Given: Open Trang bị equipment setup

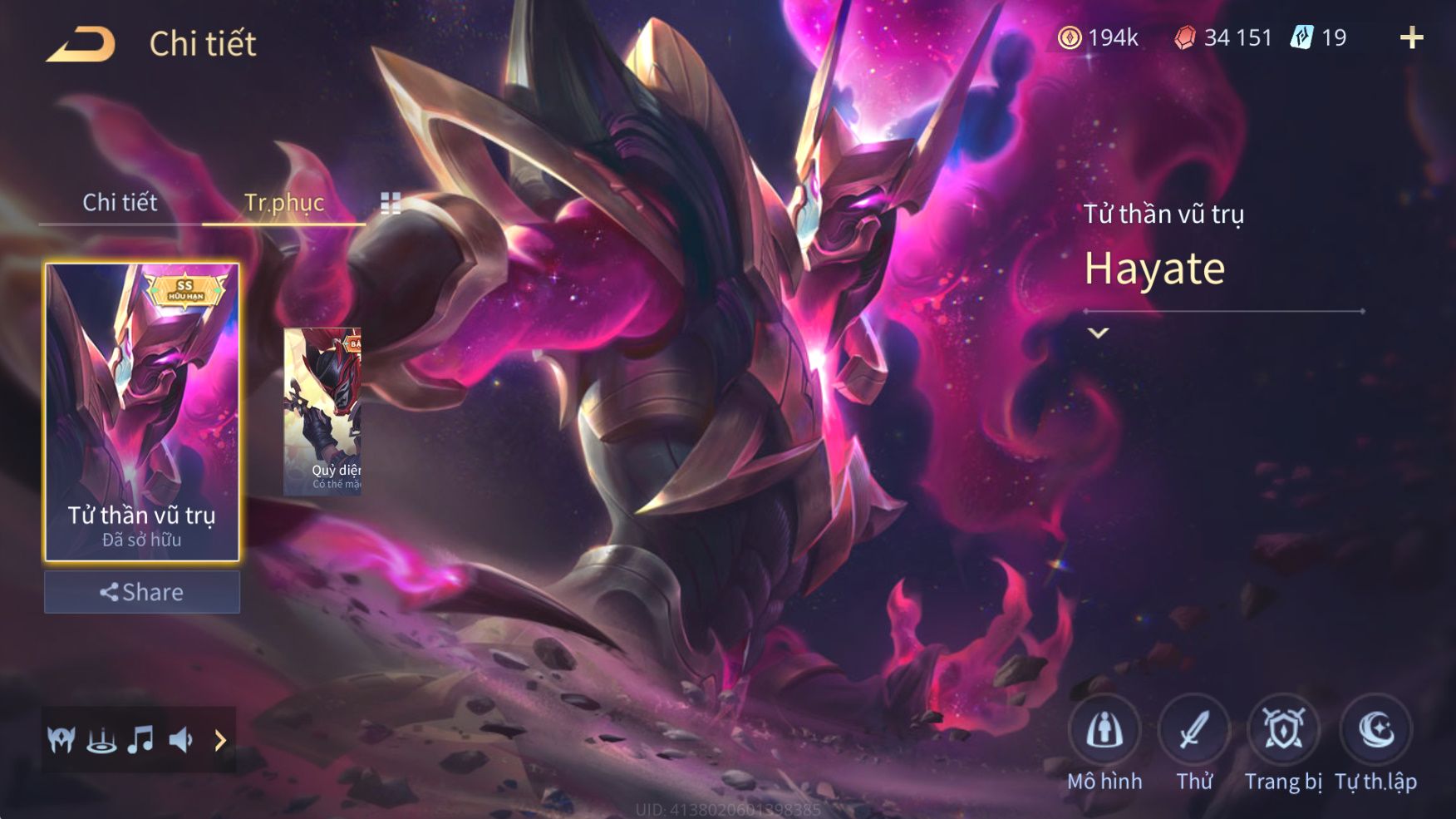Looking at the screenshot, I should [1284, 731].
